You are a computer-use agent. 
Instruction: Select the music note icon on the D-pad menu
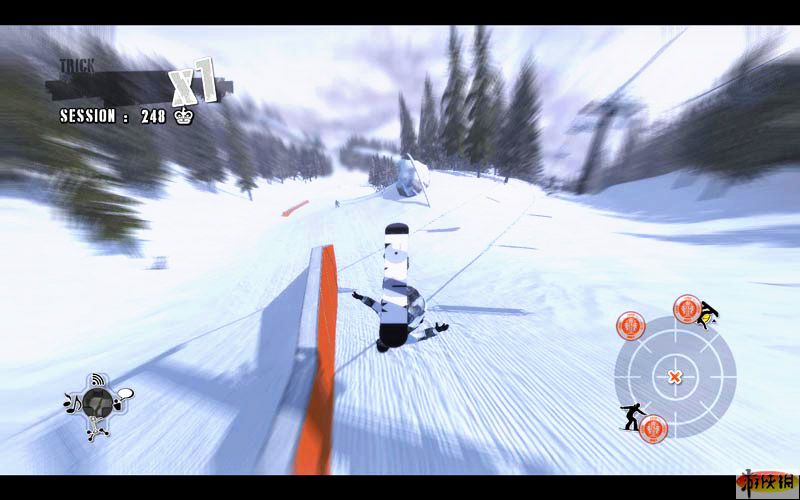[x=70, y=403]
